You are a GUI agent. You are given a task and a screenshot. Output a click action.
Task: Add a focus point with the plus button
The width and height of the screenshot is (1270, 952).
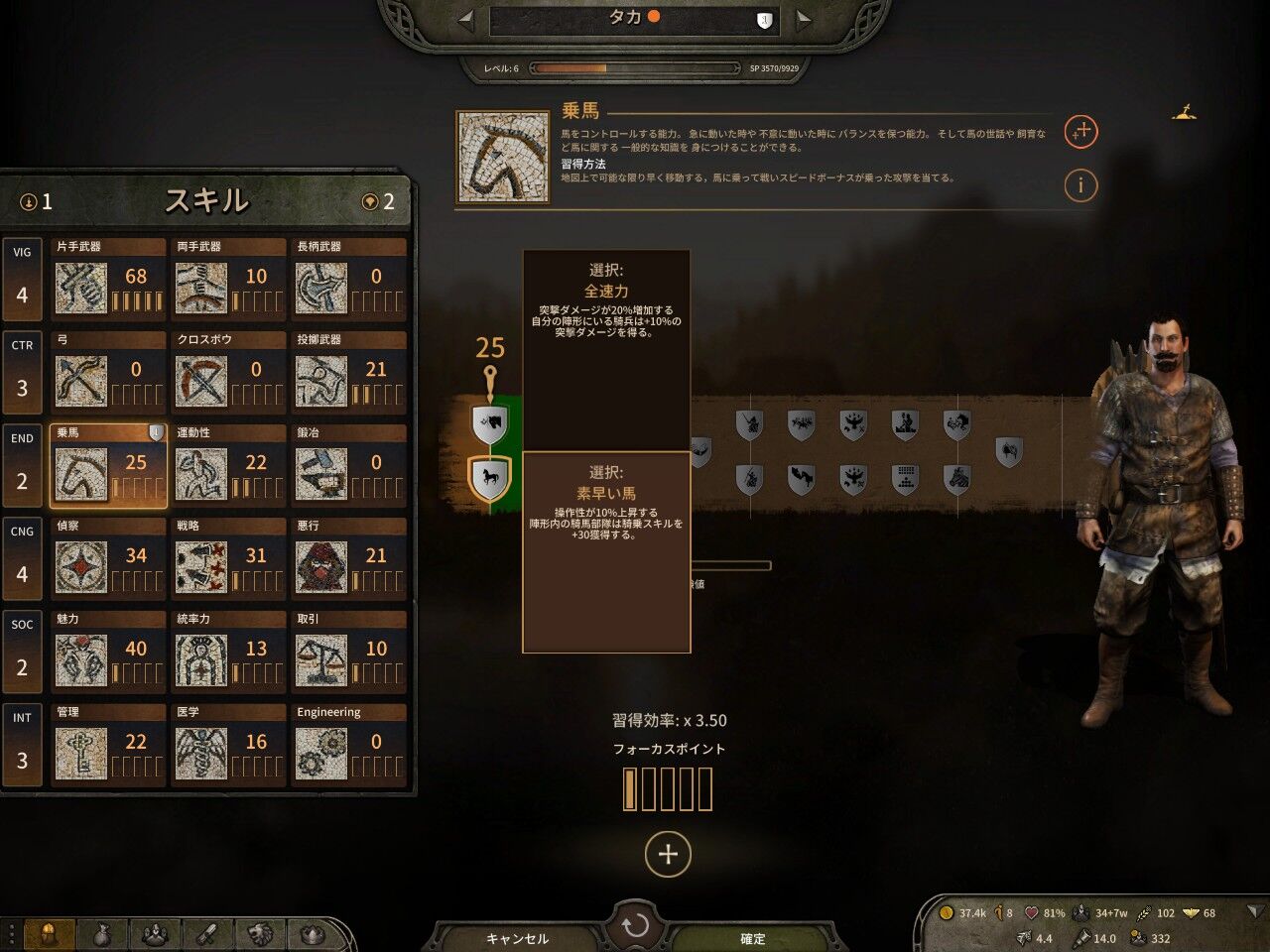(x=668, y=854)
